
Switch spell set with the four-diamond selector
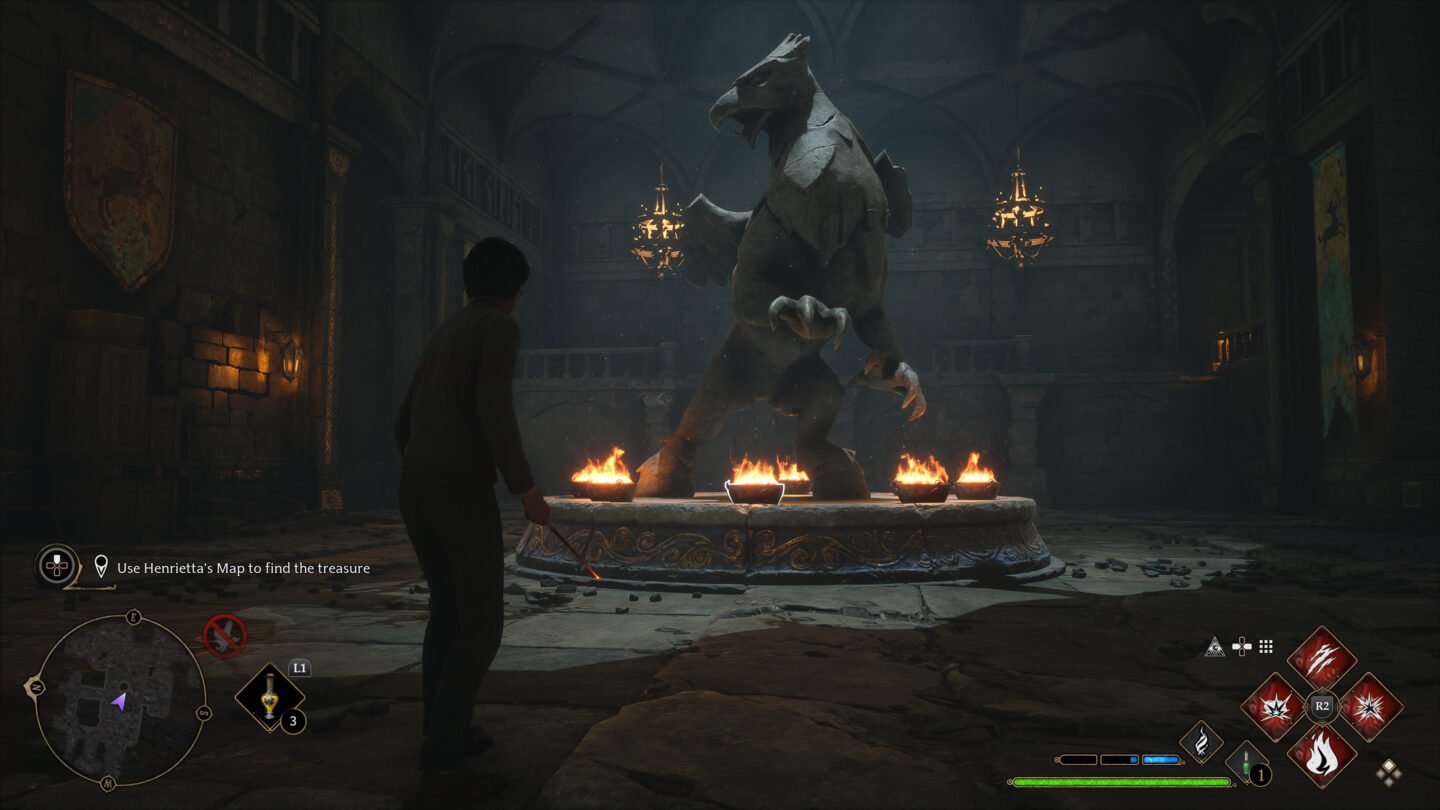pos(1388,772)
